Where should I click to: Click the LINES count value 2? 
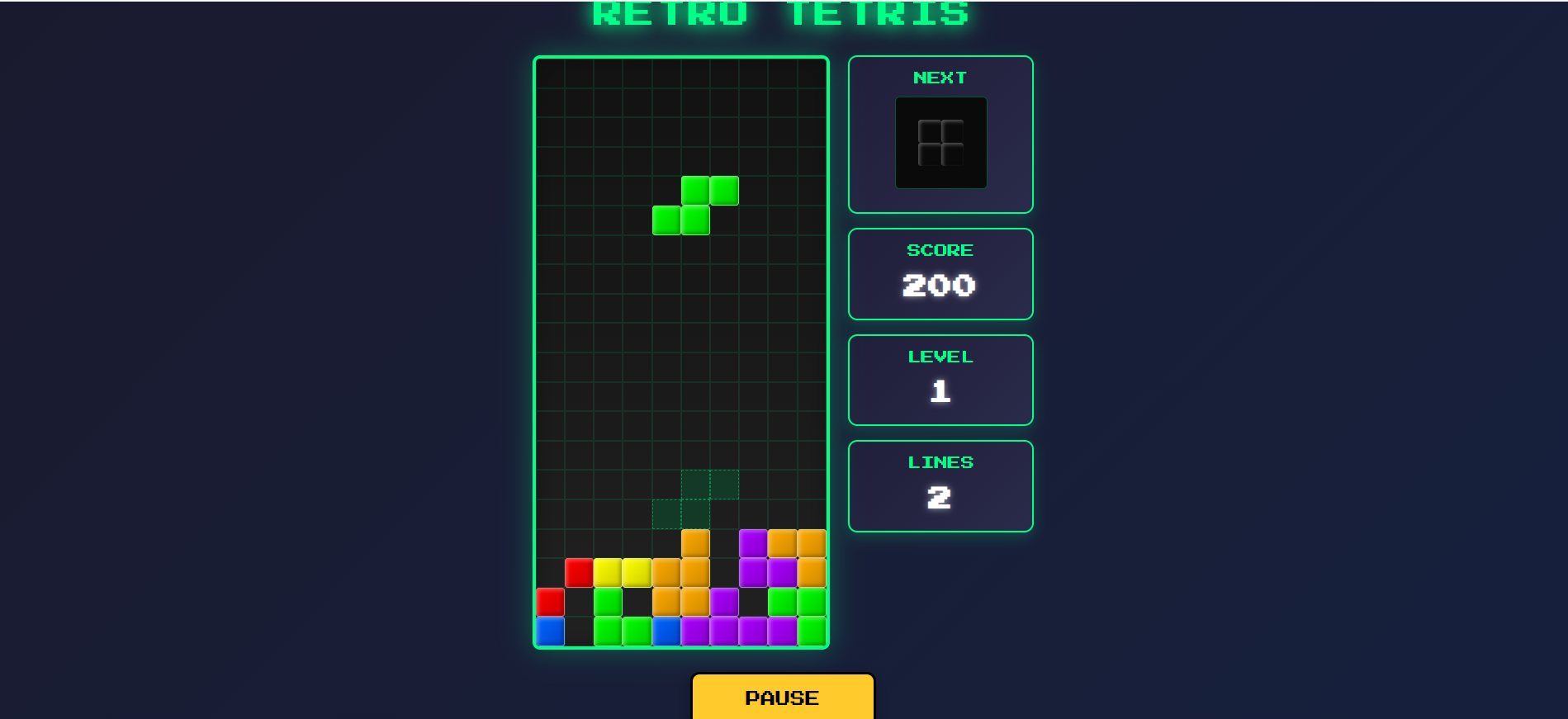939,497
